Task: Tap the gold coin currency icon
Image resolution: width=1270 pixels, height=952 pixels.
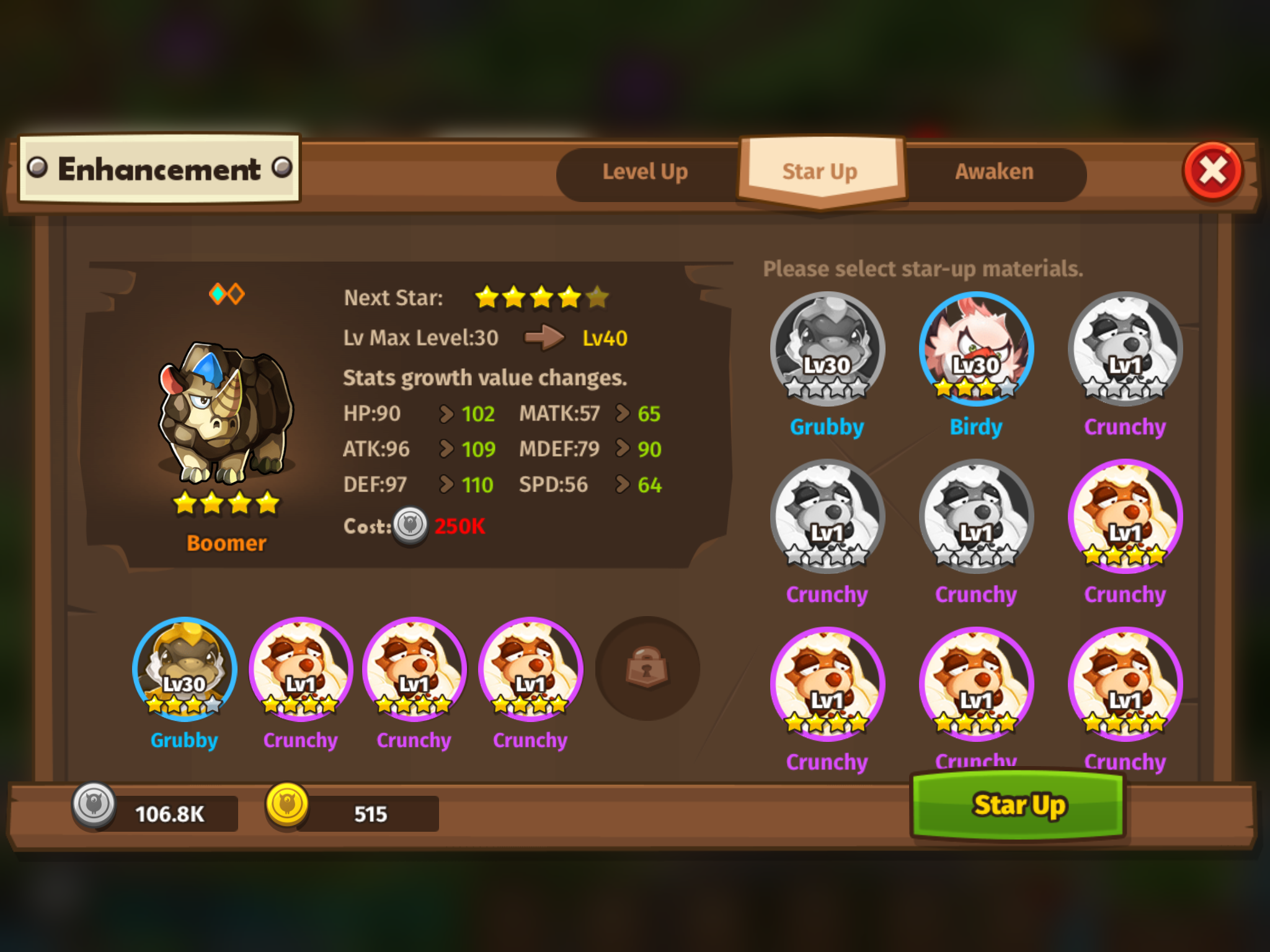Action: tap(287, 804)
